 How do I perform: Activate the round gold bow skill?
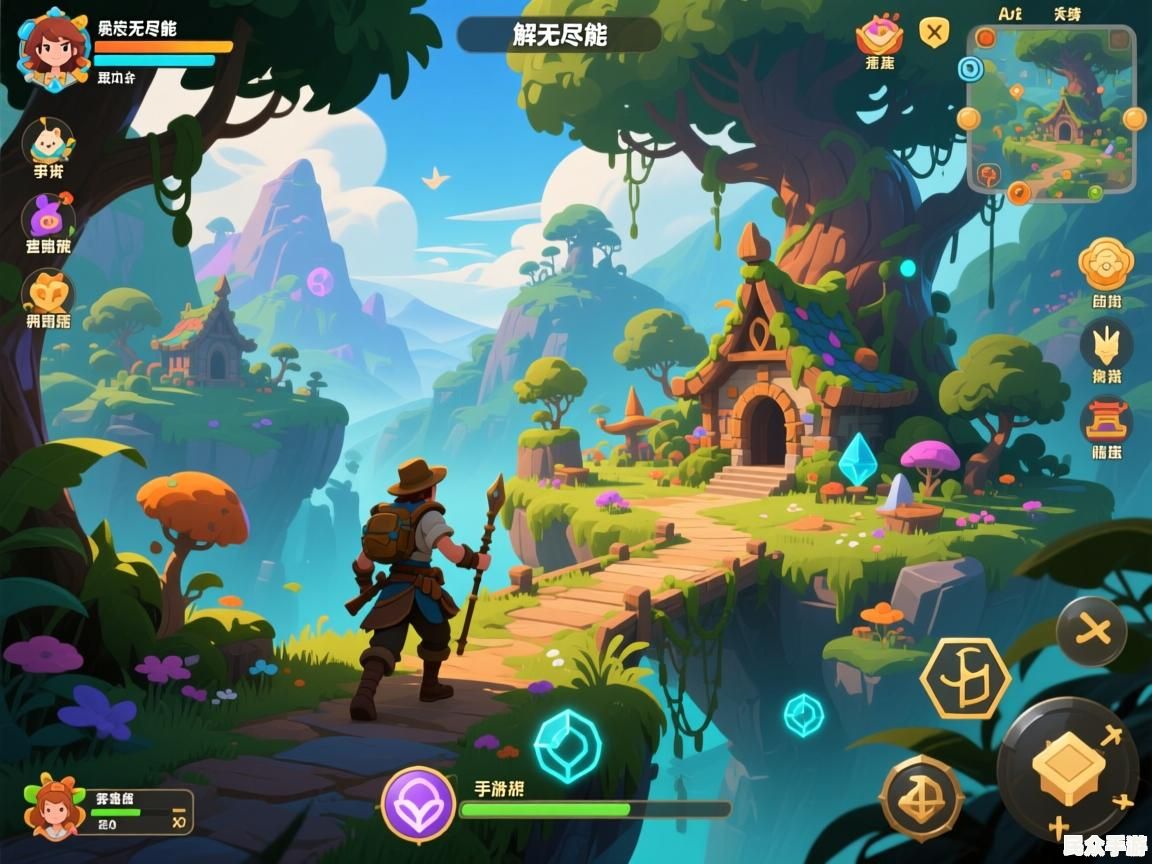pyautogui.click(x=921, y=797)
